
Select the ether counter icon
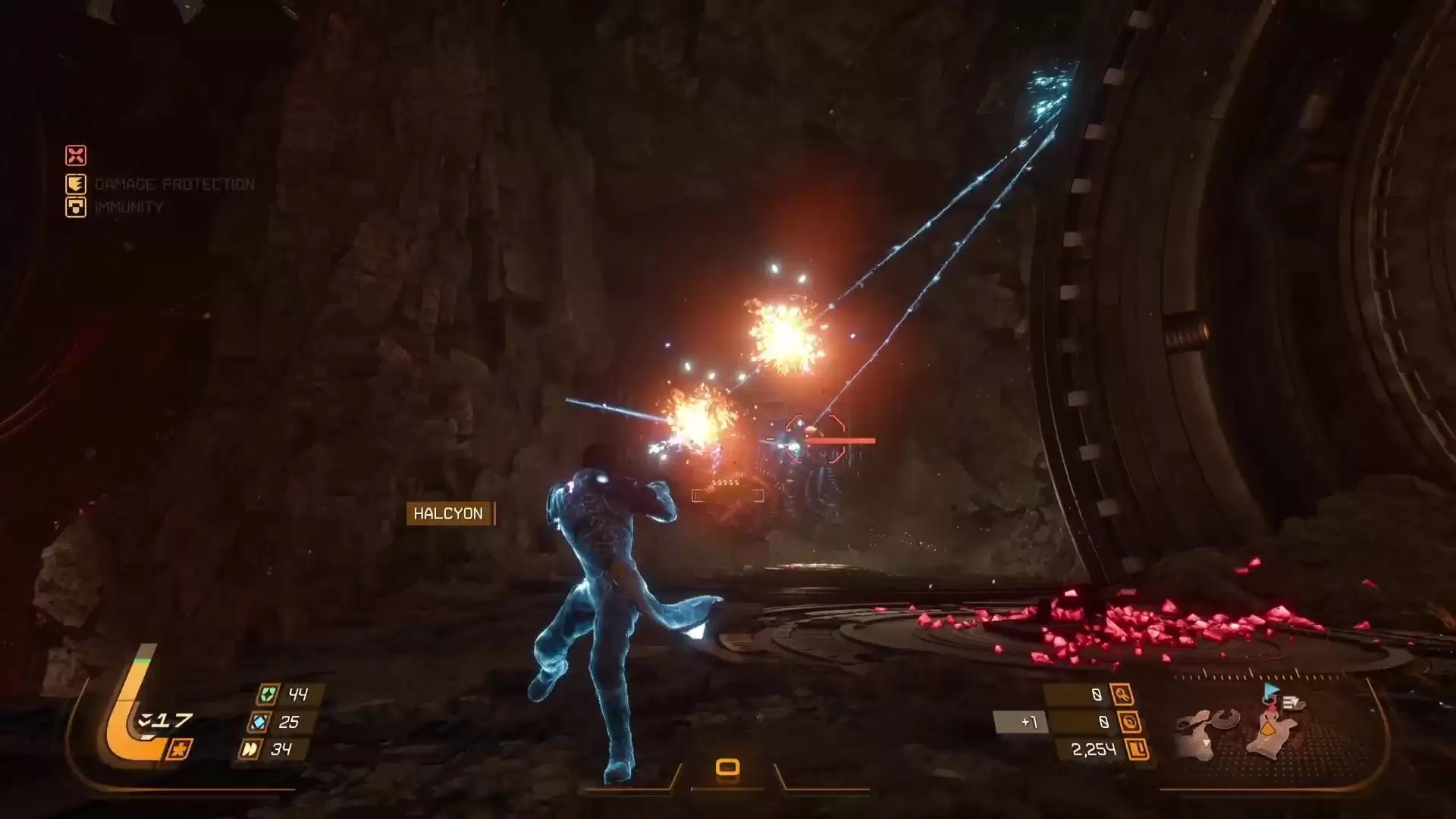(x=1130, y=722)
